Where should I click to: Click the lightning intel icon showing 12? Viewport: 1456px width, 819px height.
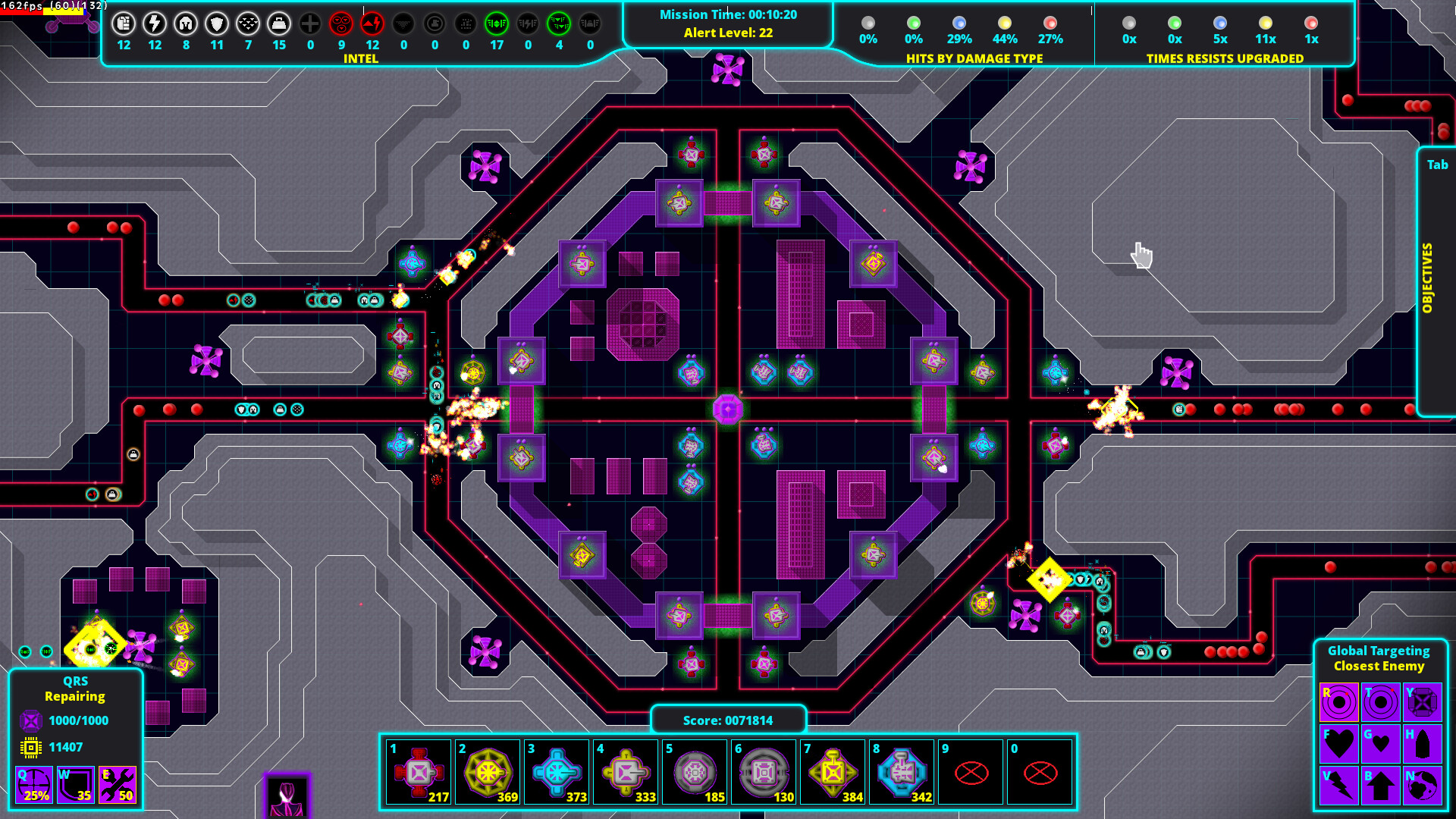click(x=155, y=24)
